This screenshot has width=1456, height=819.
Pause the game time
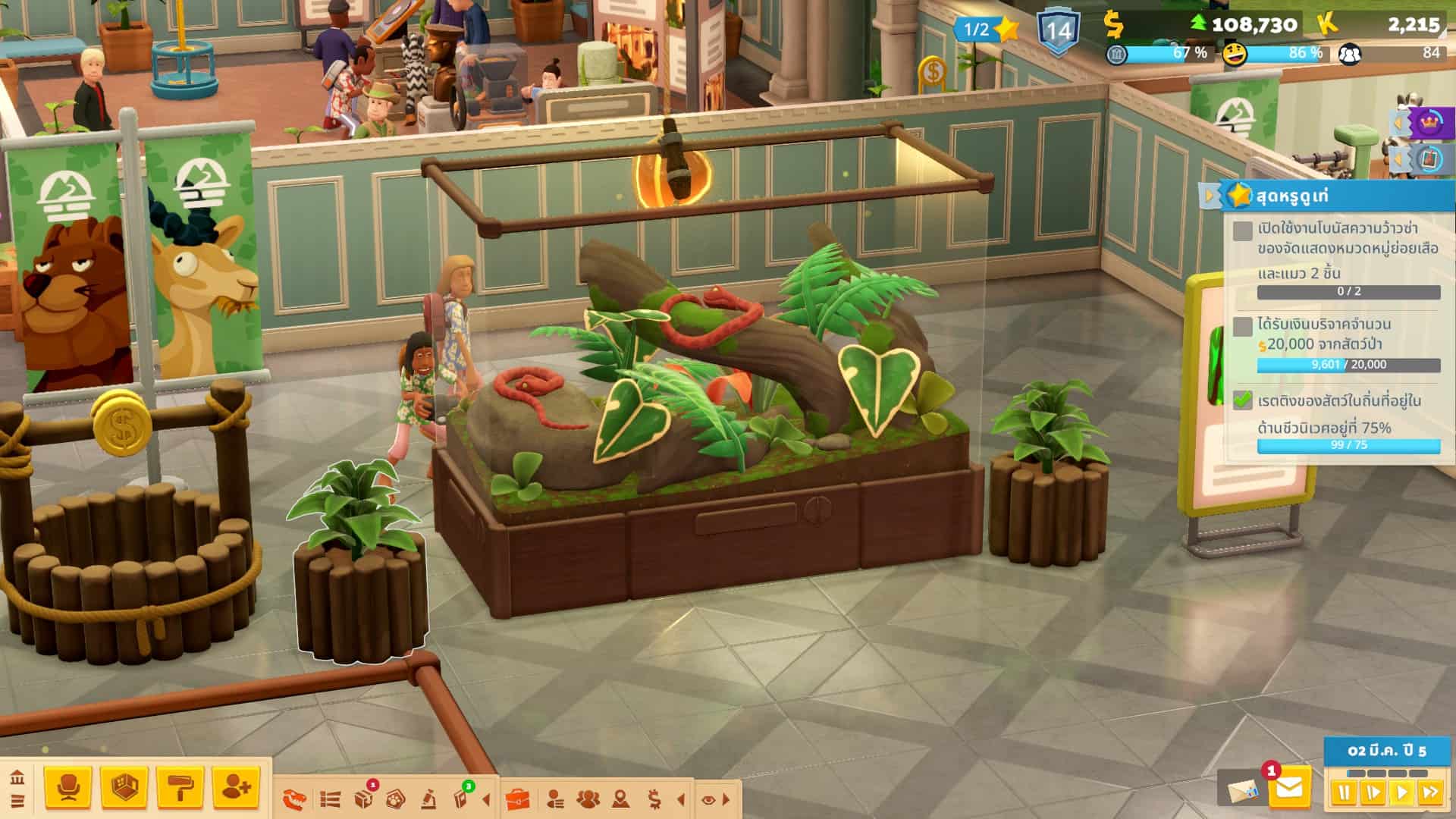tap(1344, 793)
